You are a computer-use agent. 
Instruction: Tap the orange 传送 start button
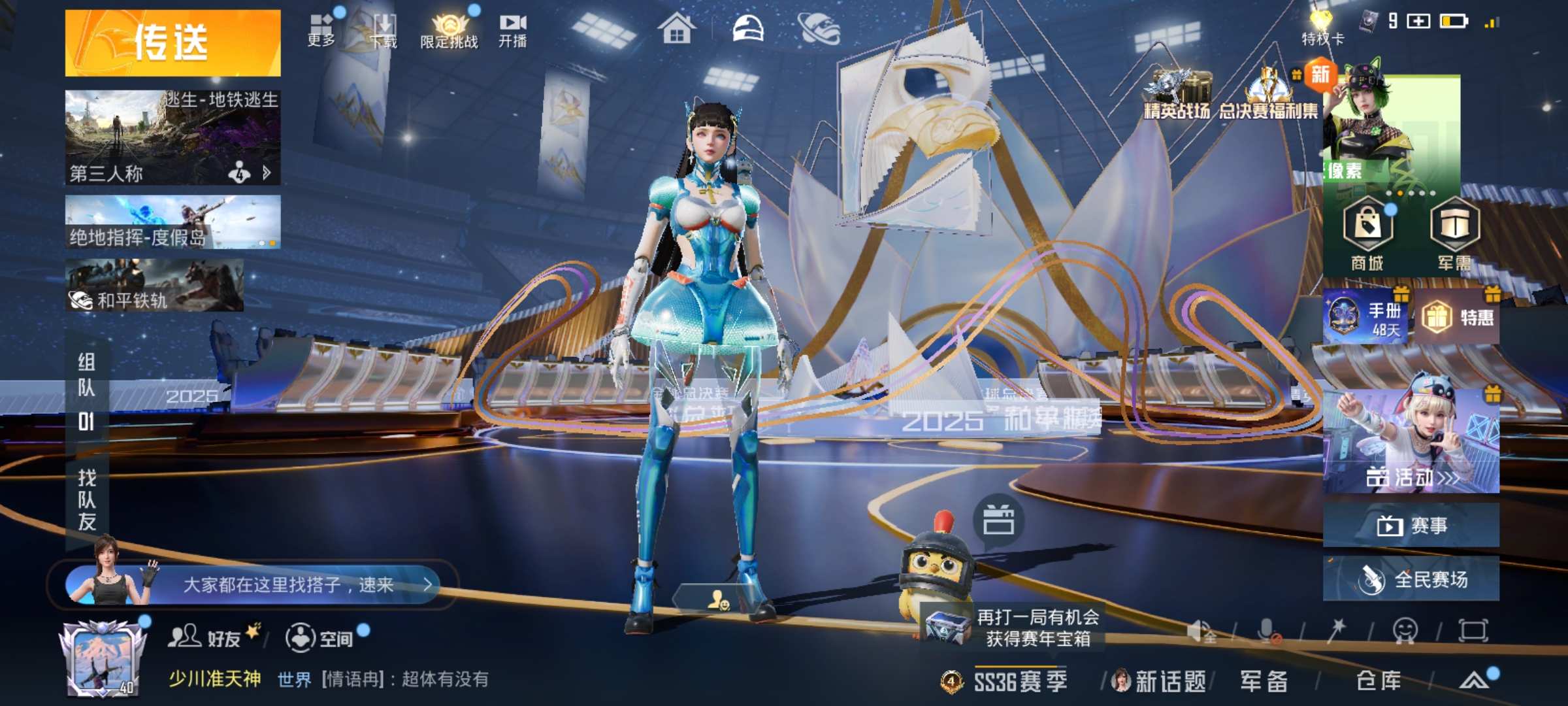pos(172,43)
